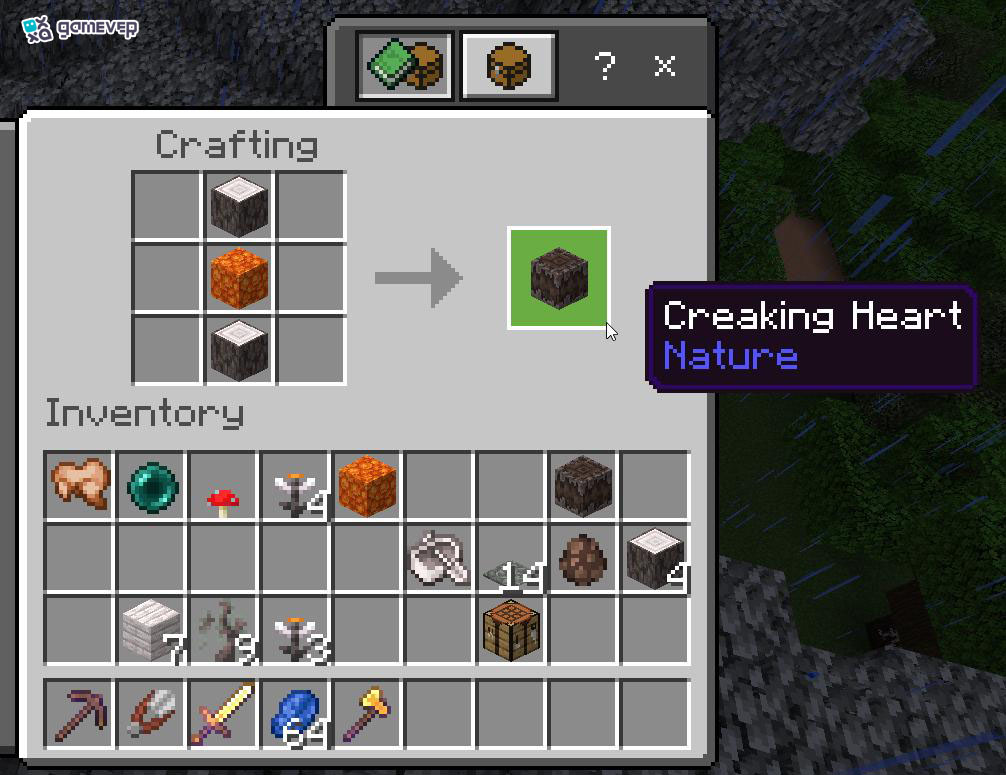Viewport: 1006px width, 775px height.
Task: Close the crafting screen with the X
Action: point(665,66)
